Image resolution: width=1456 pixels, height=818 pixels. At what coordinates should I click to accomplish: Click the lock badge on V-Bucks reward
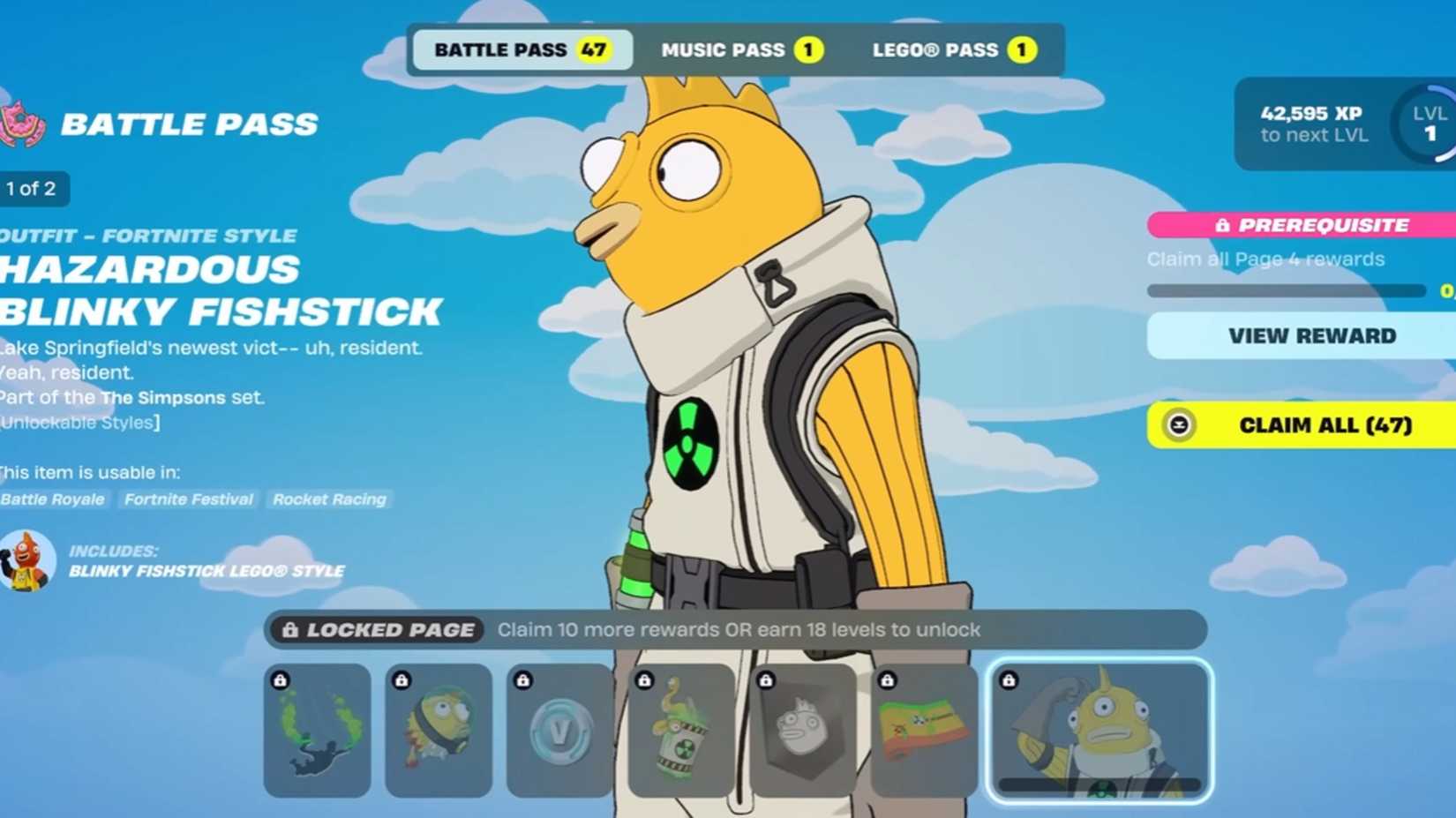tap(523, 679)
